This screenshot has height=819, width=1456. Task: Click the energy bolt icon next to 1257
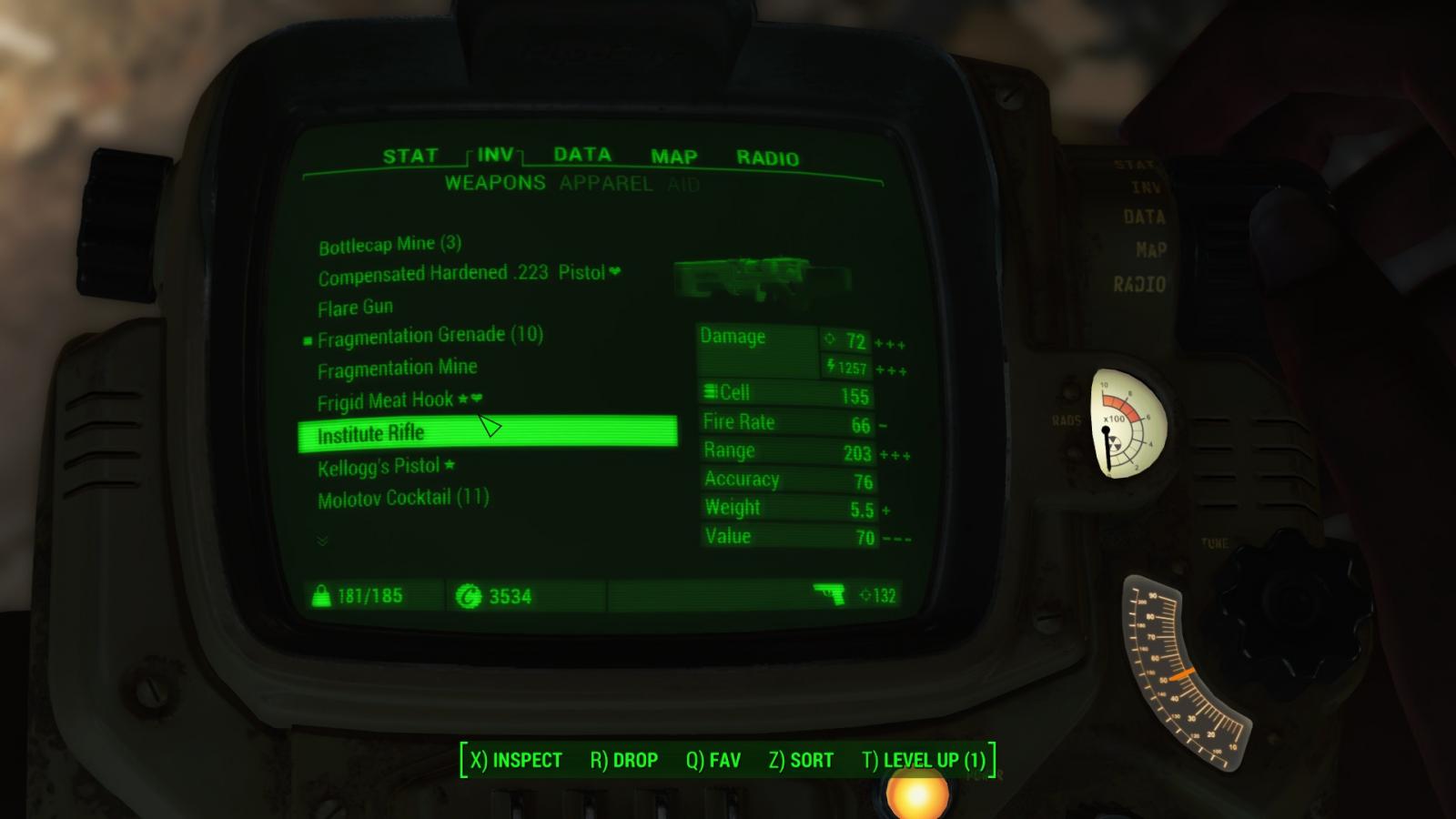click(x=831, y=365)
